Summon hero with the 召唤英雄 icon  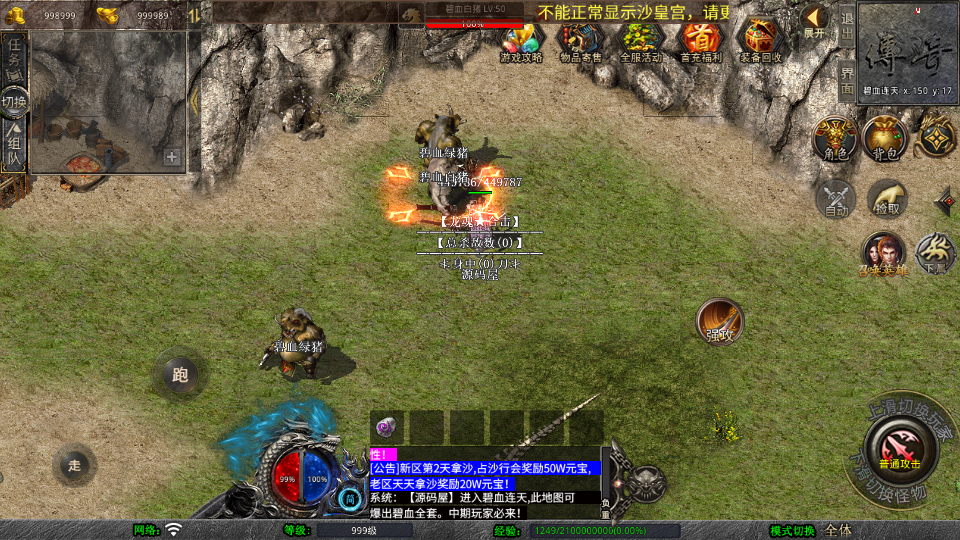tap(883, 254)
